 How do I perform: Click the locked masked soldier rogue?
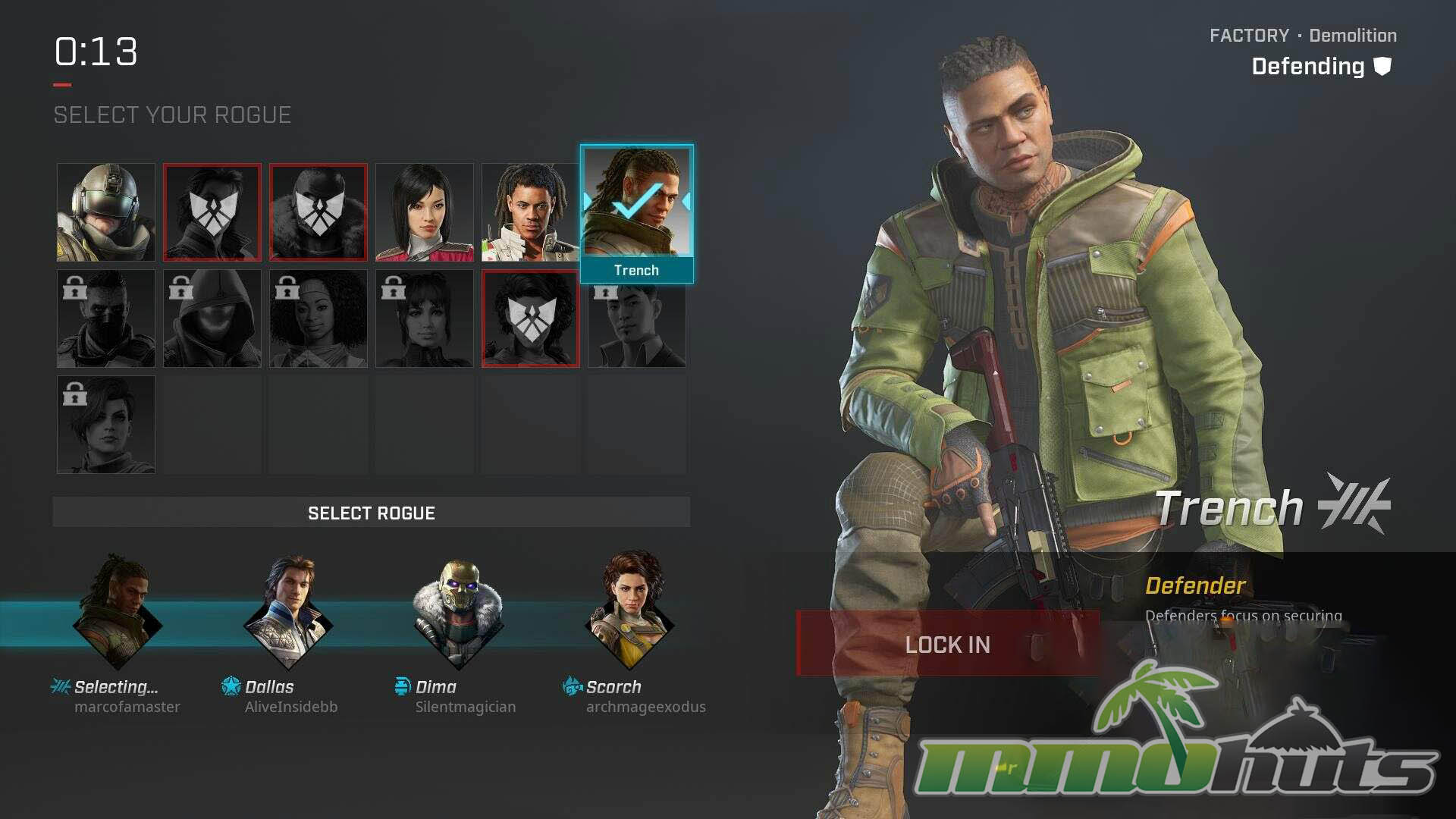106,318
